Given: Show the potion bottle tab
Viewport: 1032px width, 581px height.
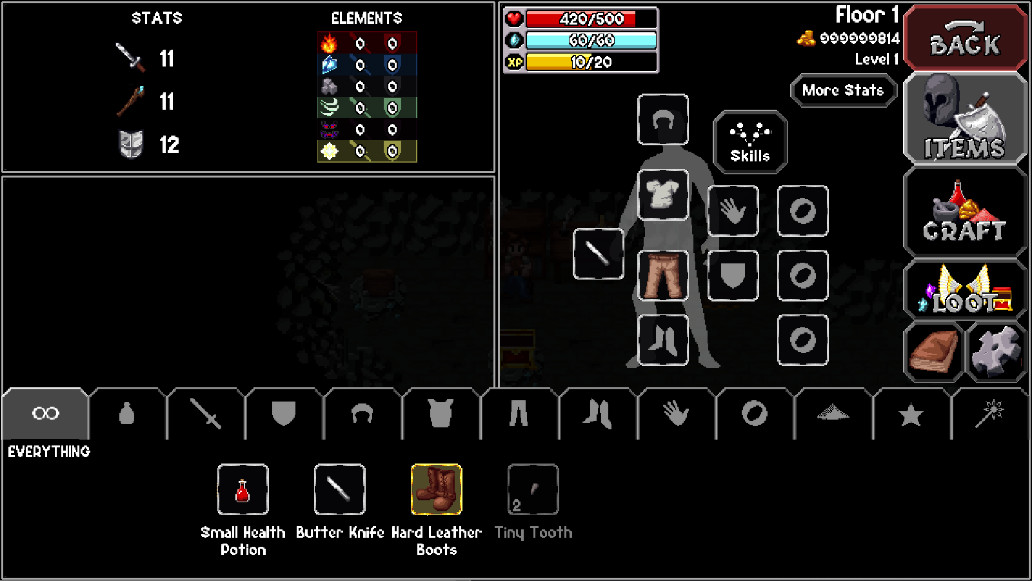Looking at the screenshot, I should [127, 413].
